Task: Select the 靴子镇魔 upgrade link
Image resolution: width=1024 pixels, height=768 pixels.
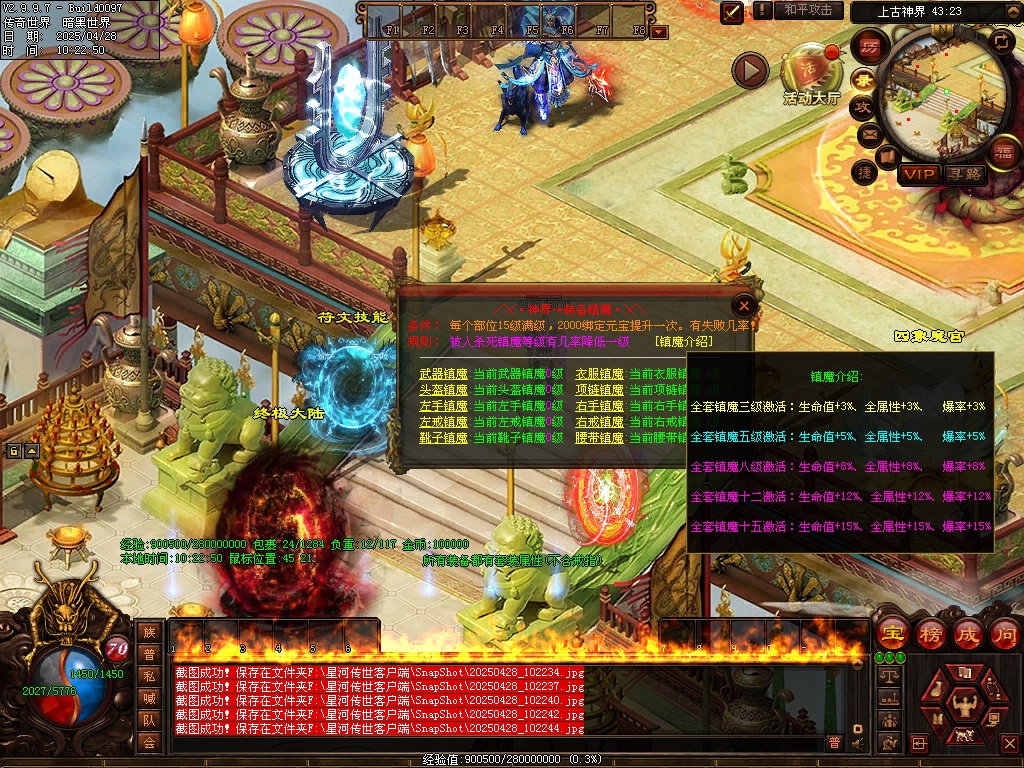Action: 443,438
